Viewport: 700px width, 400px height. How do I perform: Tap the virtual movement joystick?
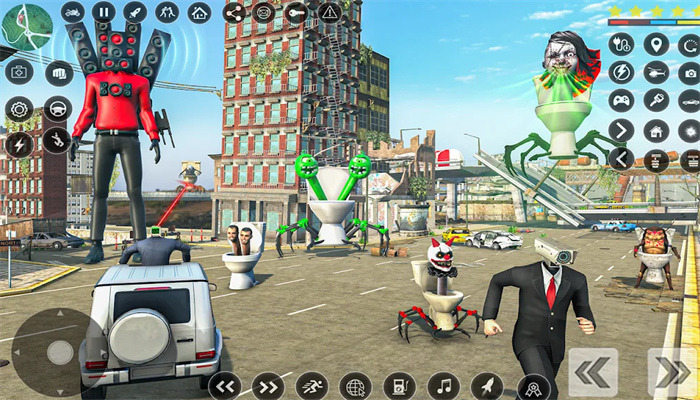(60, 351)
